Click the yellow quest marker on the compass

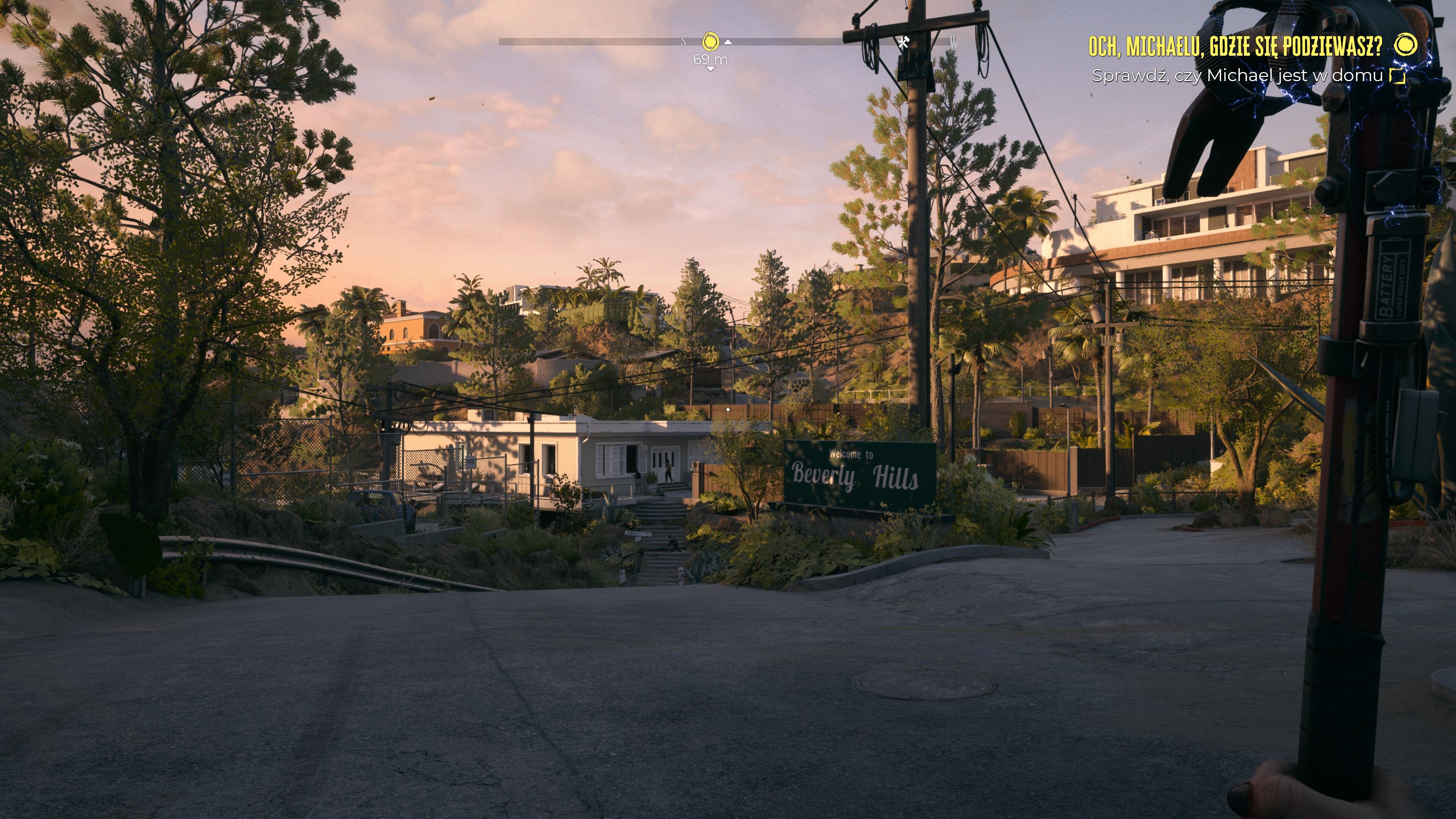(x=711, y=42)
